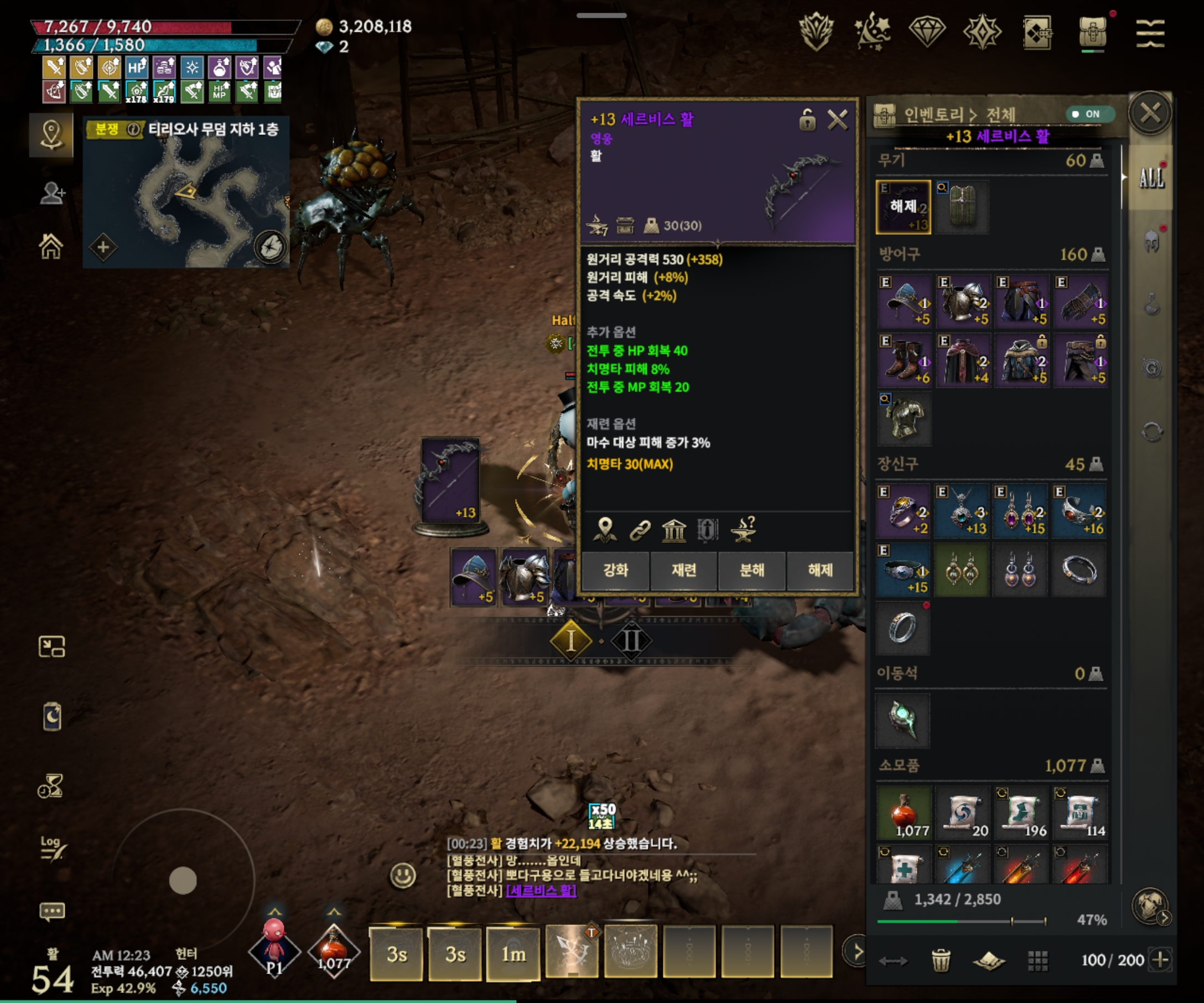Screen dimensions: 1204x1003
Task: Switch to the ALL inventory tab
Action: (x=1151, y=178)
